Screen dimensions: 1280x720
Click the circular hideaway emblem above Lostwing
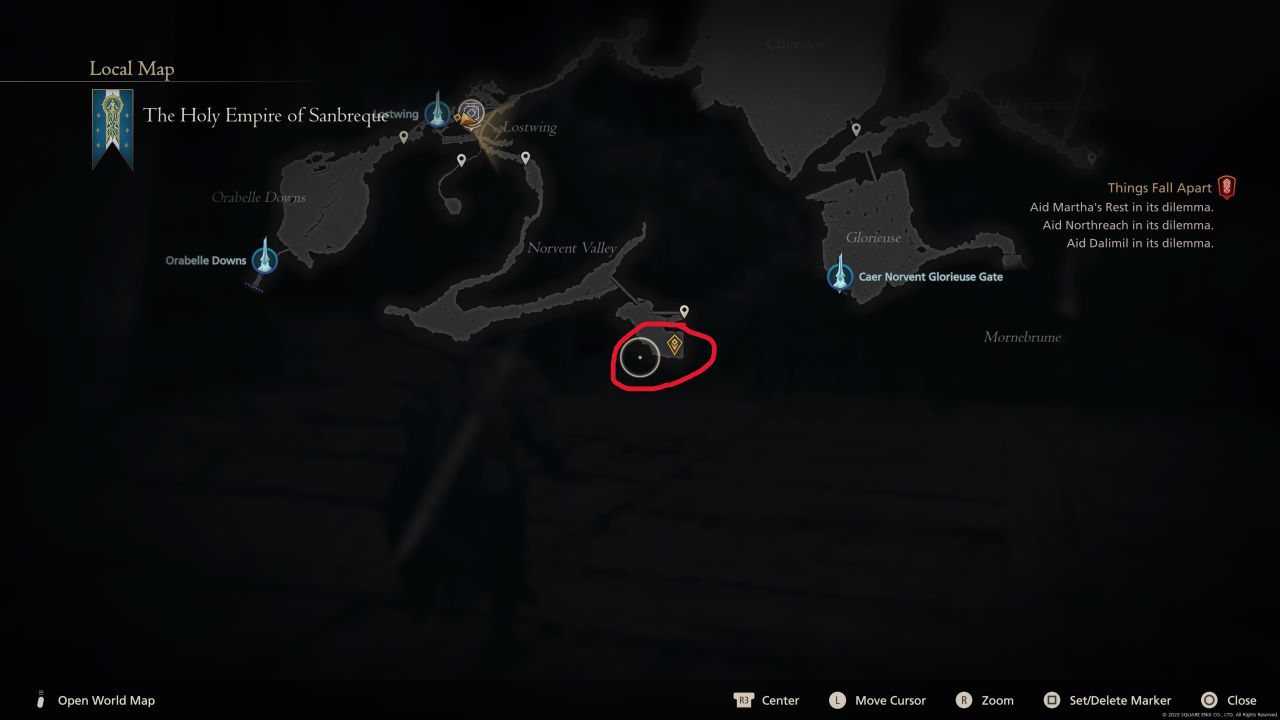[x=471, y=112]
